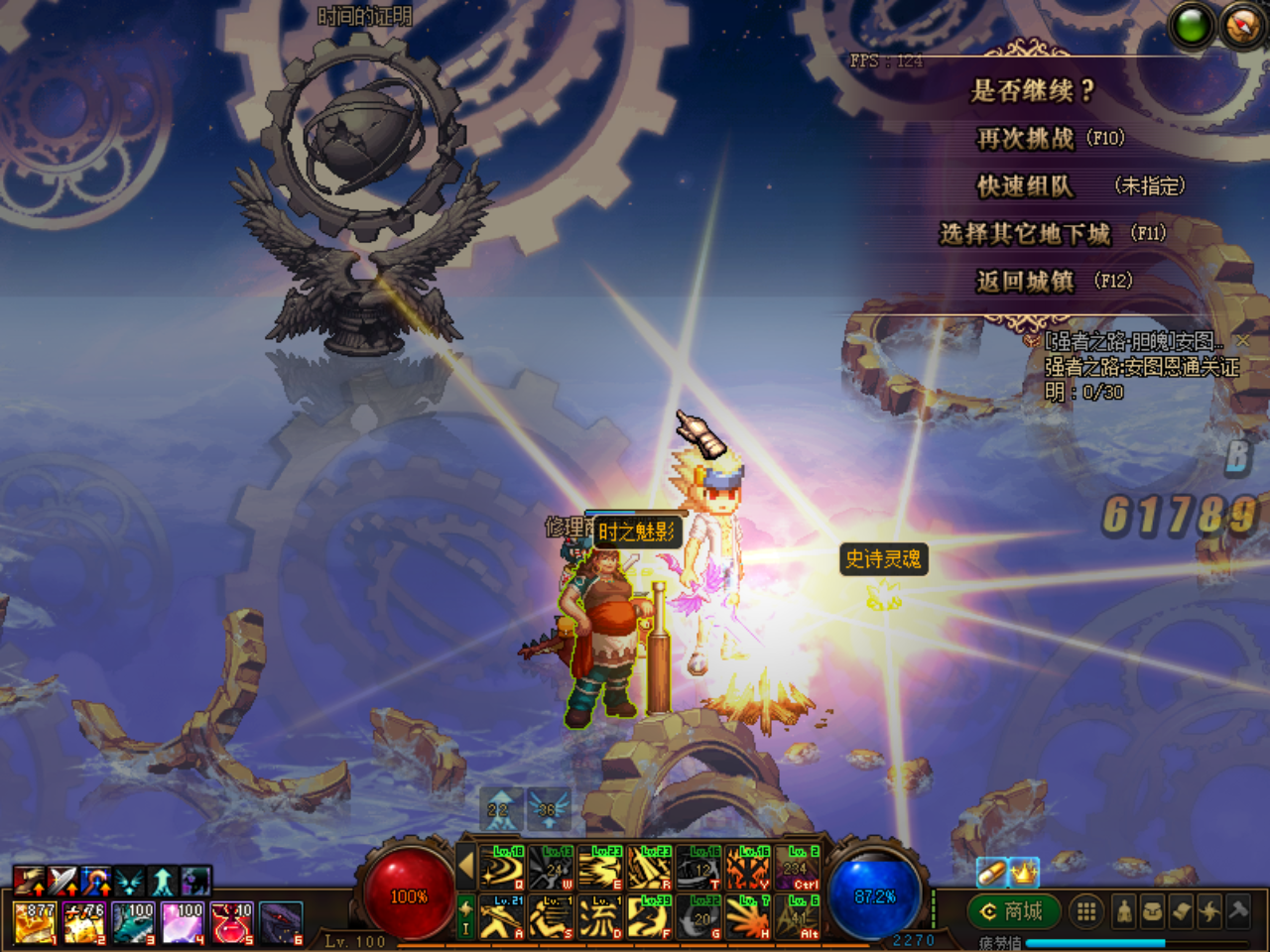
Task: Click the hammer icon in the bottom menu
Action: coord(1239,911)
